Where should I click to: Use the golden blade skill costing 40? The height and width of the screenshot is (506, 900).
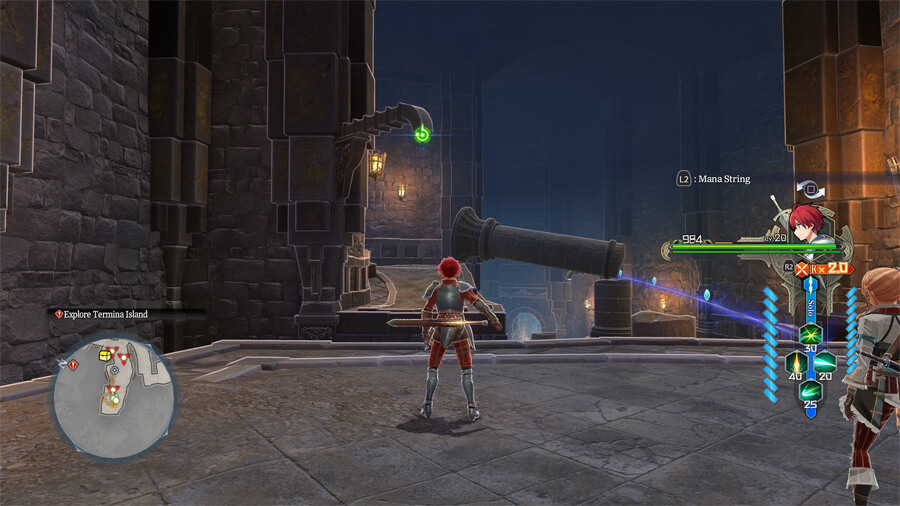(x=796, y=362)
